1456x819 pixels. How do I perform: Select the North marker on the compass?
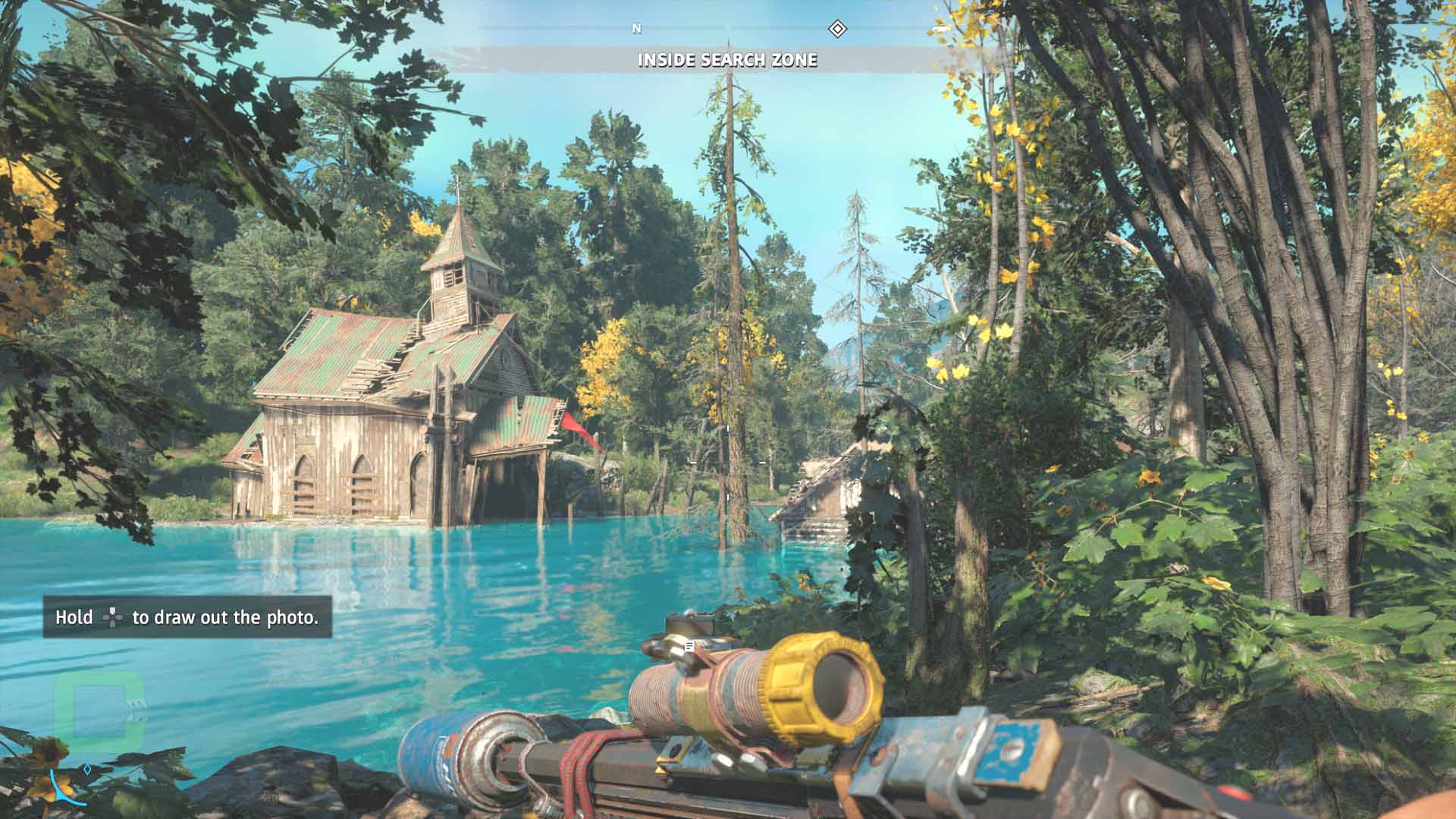(x=637, y=29)
